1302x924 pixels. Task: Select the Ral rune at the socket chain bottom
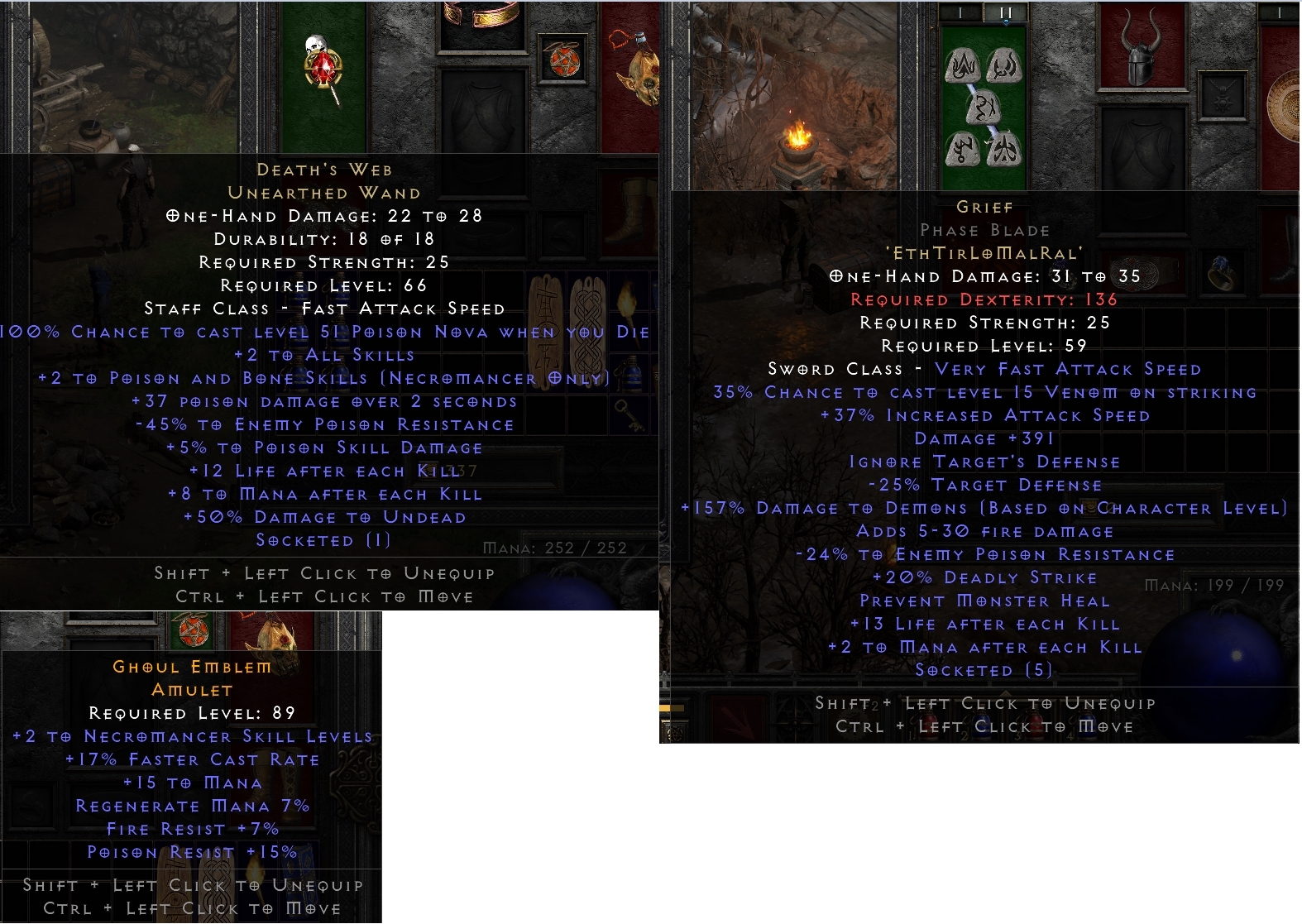click(x=1003, y=149)
